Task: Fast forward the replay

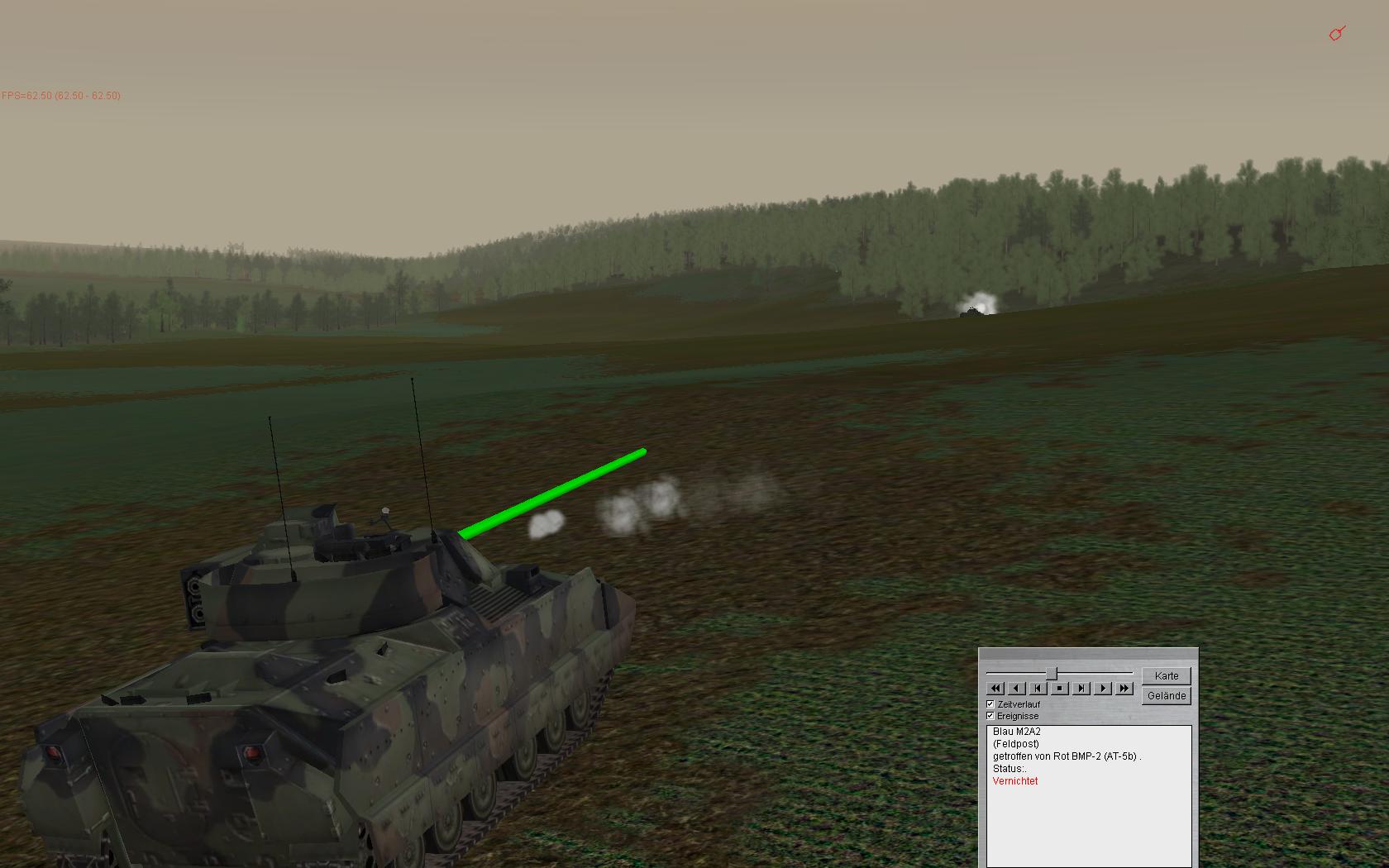Action: pyautogui.click(x=1124, y=688)
